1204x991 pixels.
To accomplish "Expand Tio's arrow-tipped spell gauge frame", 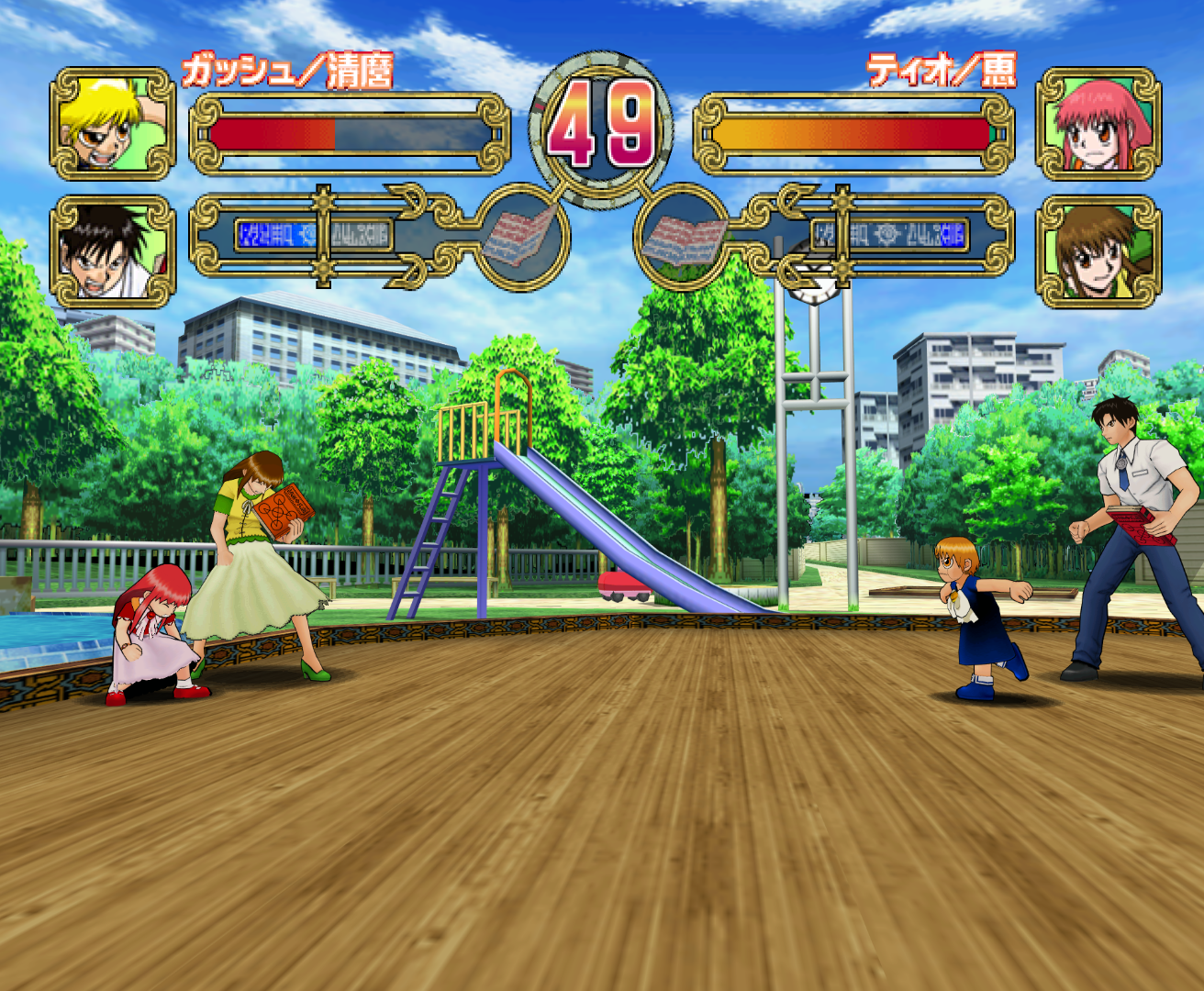I will [786, 234].
